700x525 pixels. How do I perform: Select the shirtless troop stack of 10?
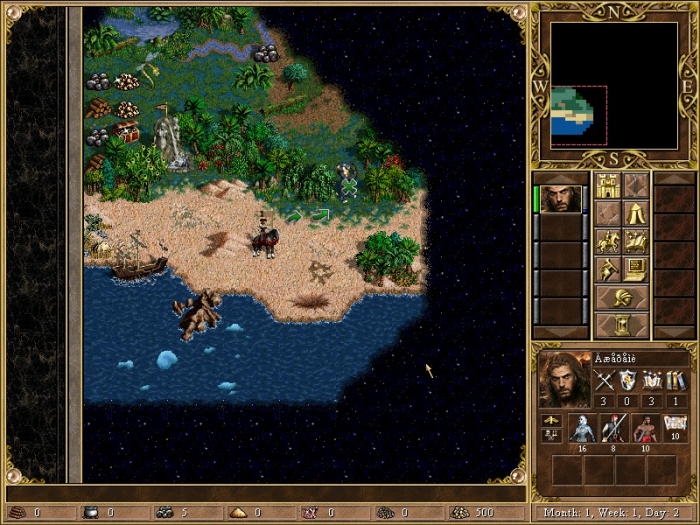[x=646, y=428]
